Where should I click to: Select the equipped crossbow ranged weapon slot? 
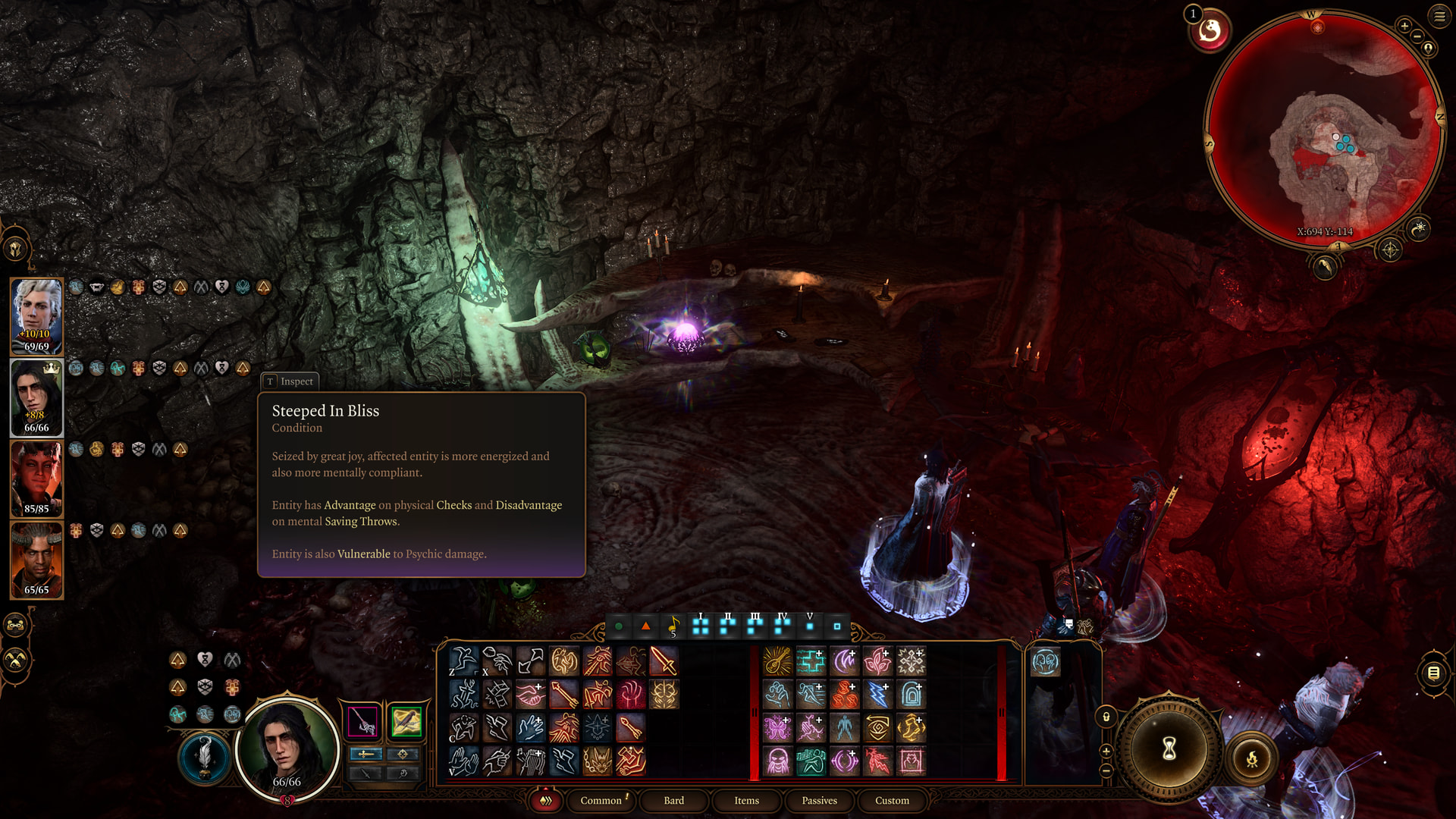(406, 721)
